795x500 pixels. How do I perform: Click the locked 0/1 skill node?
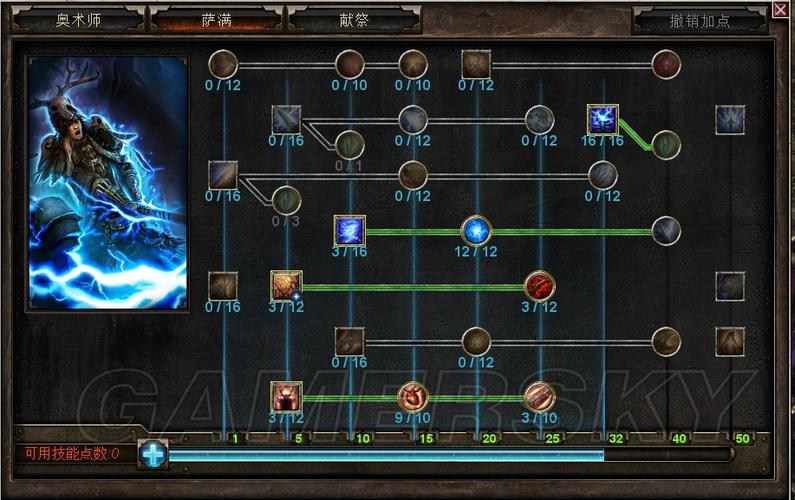[349, 145]
